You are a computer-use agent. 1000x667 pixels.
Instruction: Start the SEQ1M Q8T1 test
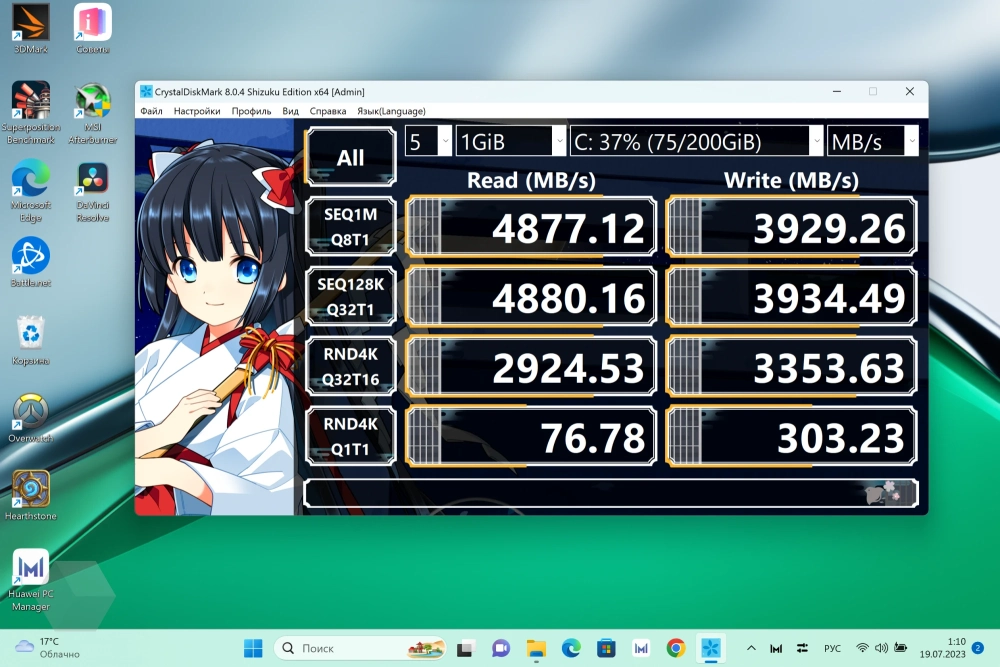(x=350, y=227)
